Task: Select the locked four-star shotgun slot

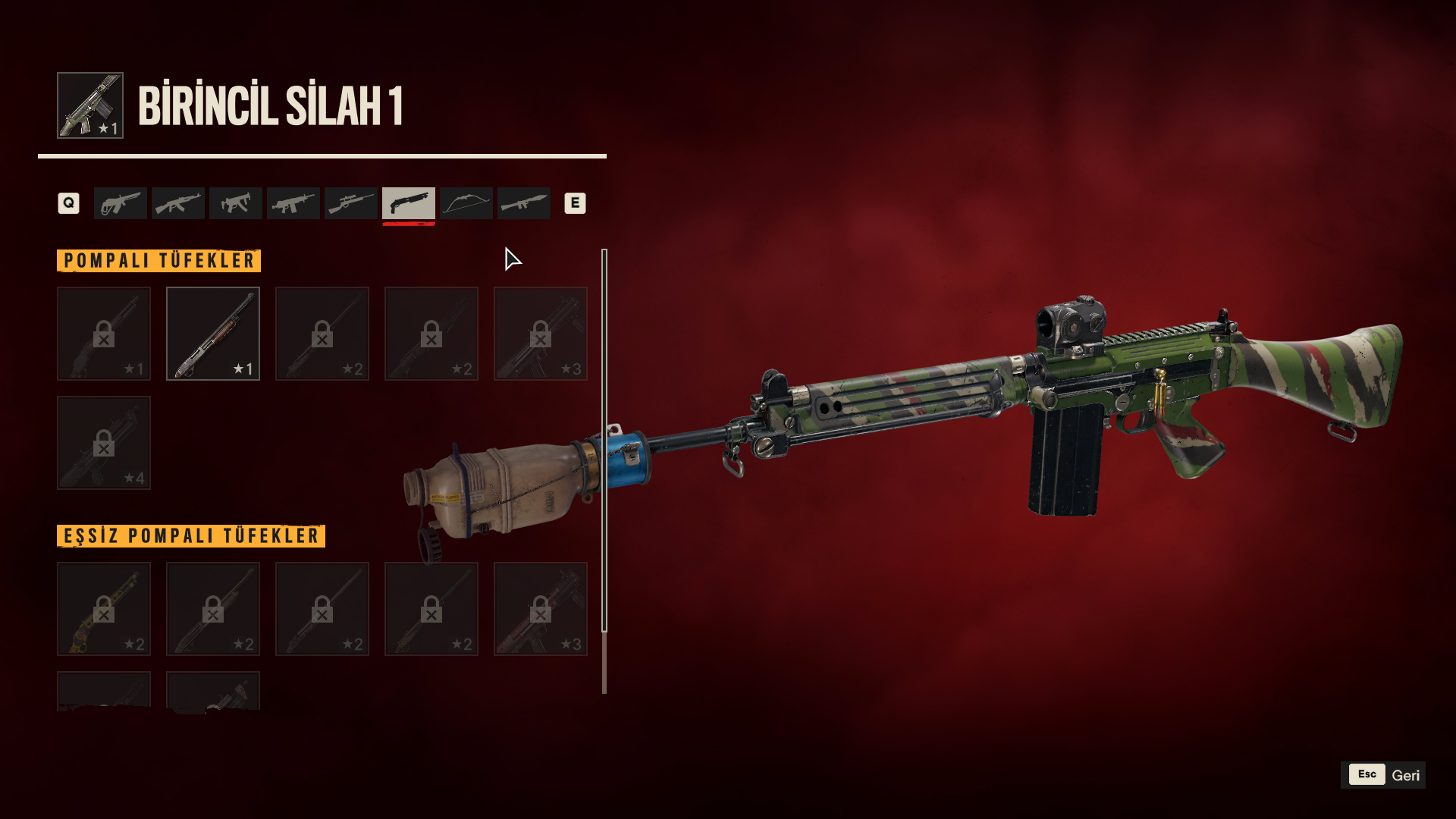Action: coord(104,443)
